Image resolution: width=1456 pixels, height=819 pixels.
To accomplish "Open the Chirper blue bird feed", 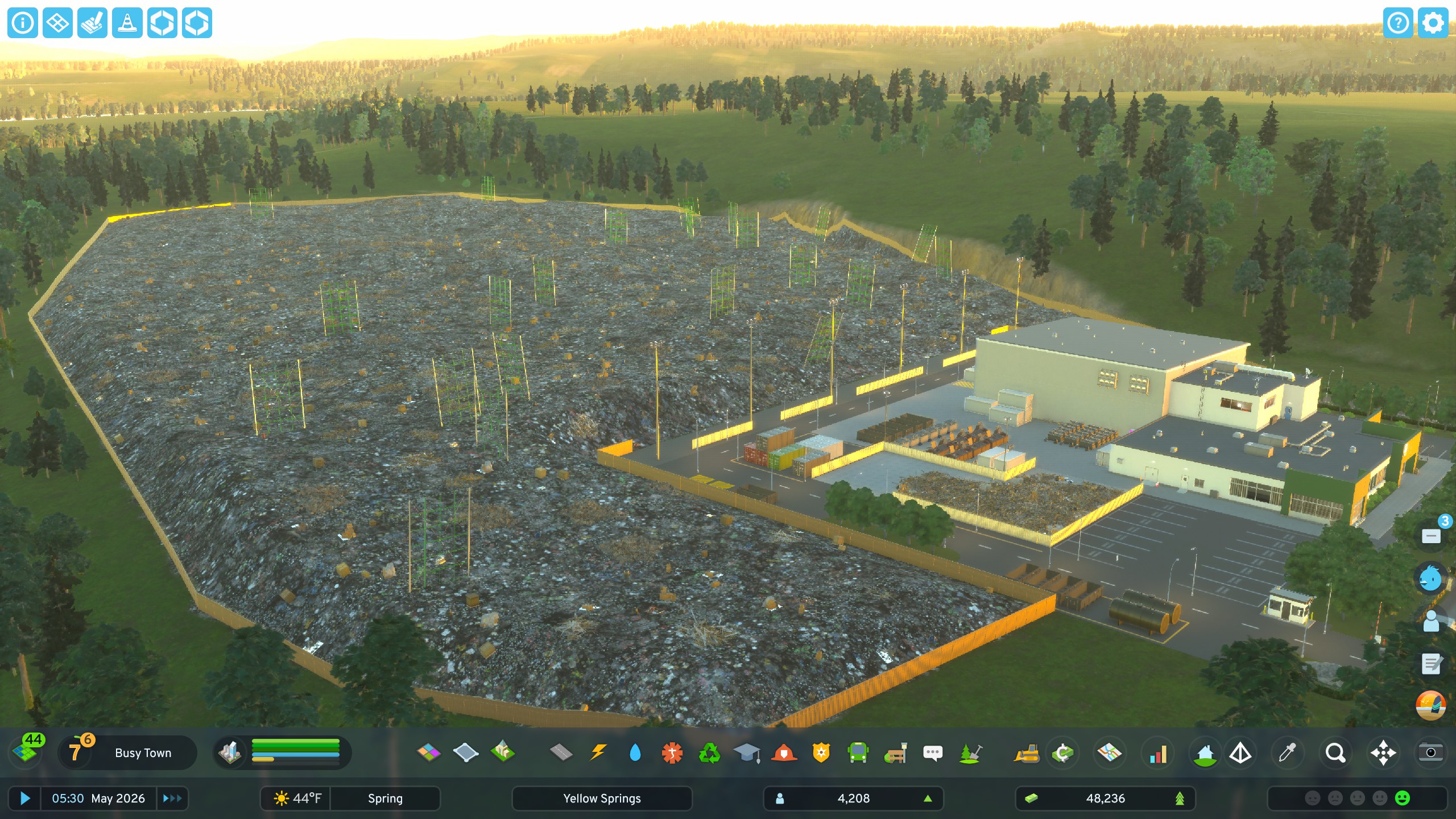I will click(x=1430, y=579).
